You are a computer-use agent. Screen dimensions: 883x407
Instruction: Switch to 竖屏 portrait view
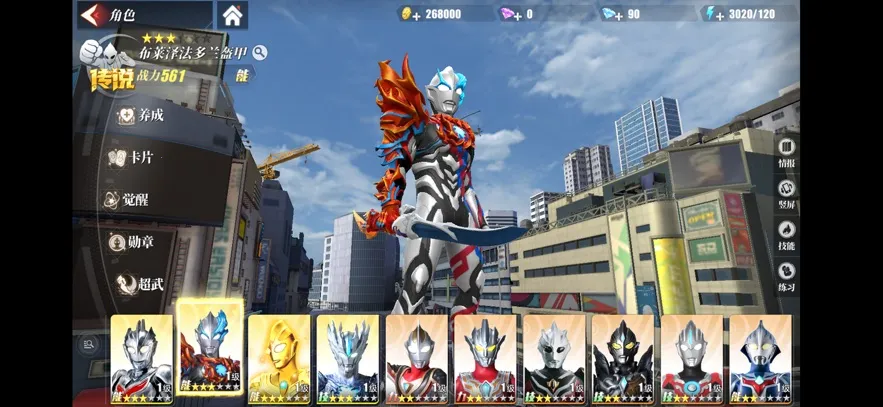point(786,193)
